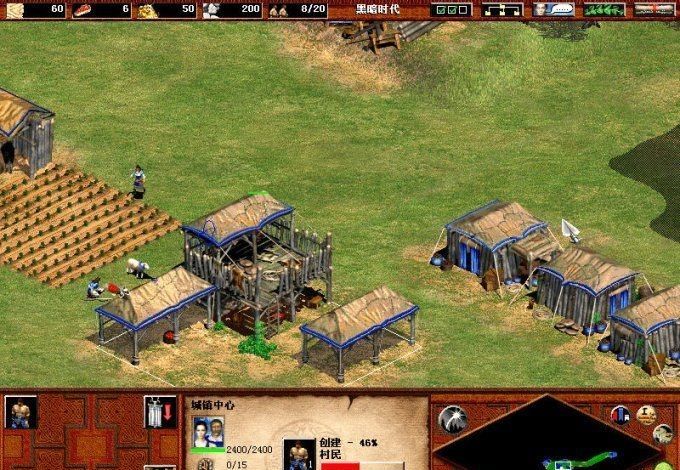
Task: Open the game menu button
Action: [655, 9]
